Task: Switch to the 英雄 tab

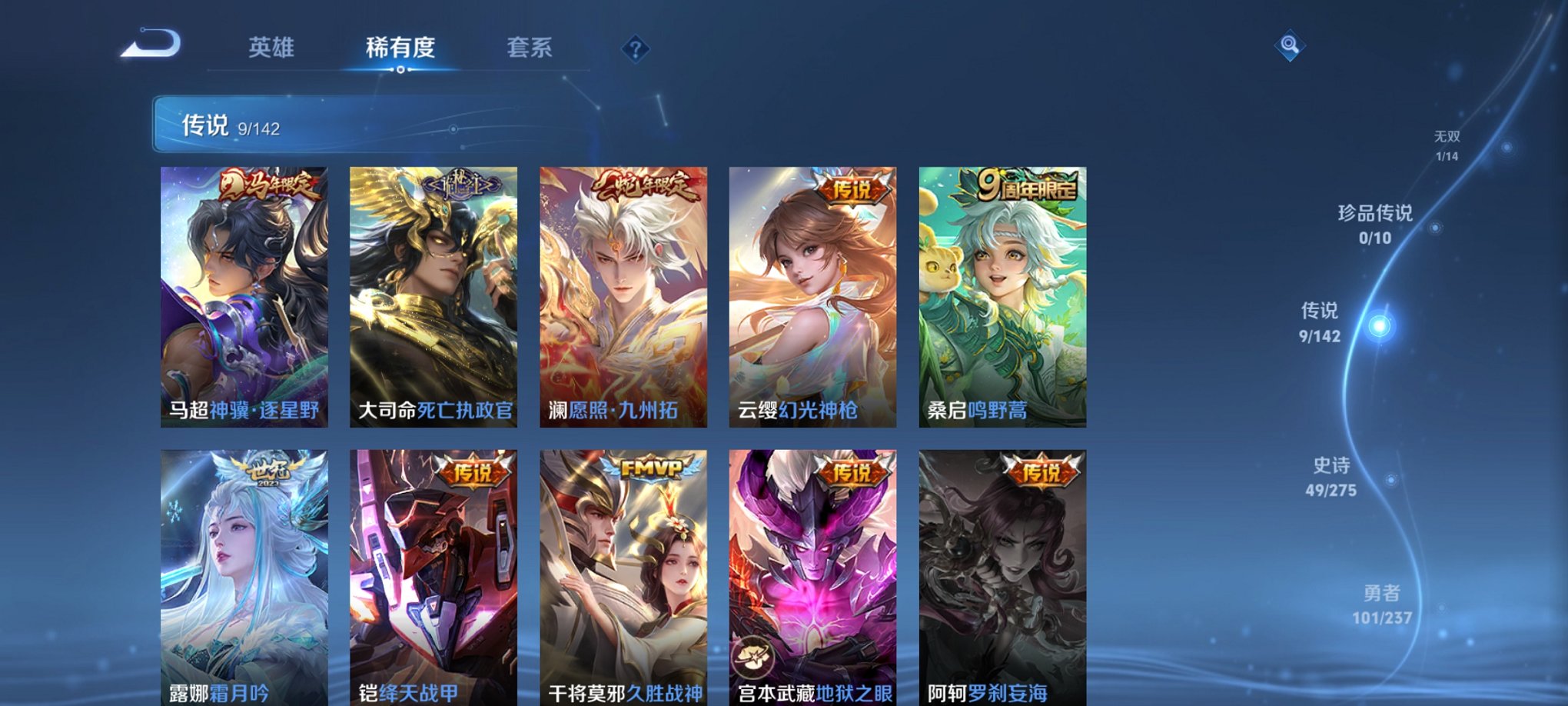Action: coord(273,47)
